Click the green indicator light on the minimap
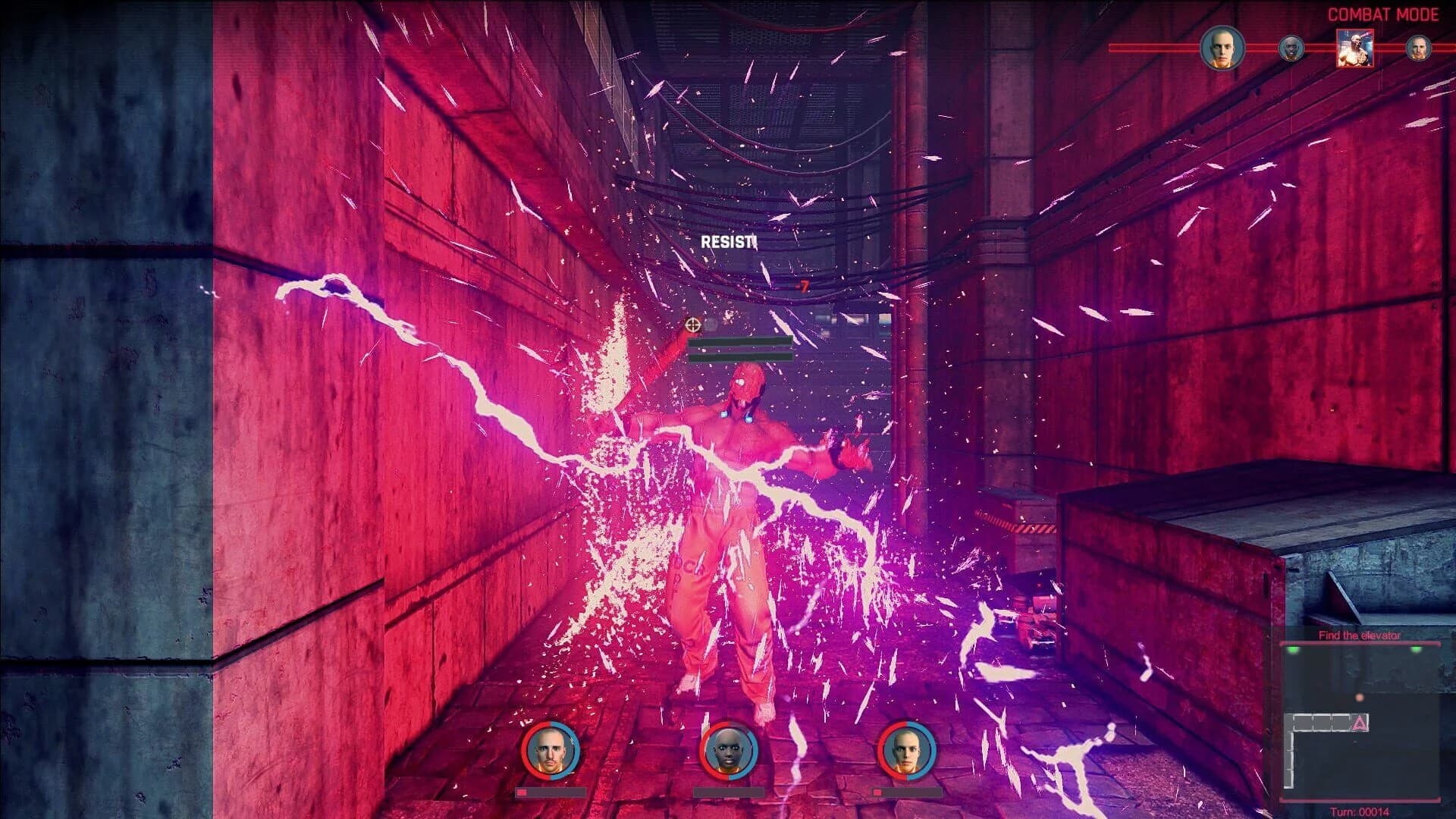 point(1293,649)
